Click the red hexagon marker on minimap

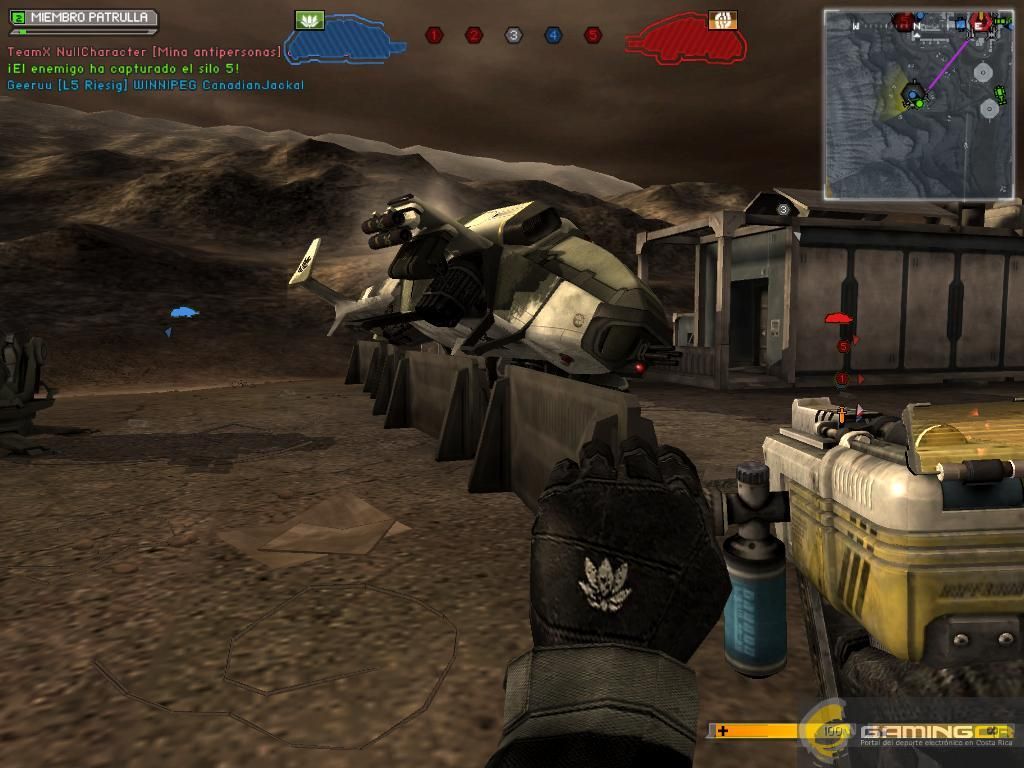tap(982, 22)
